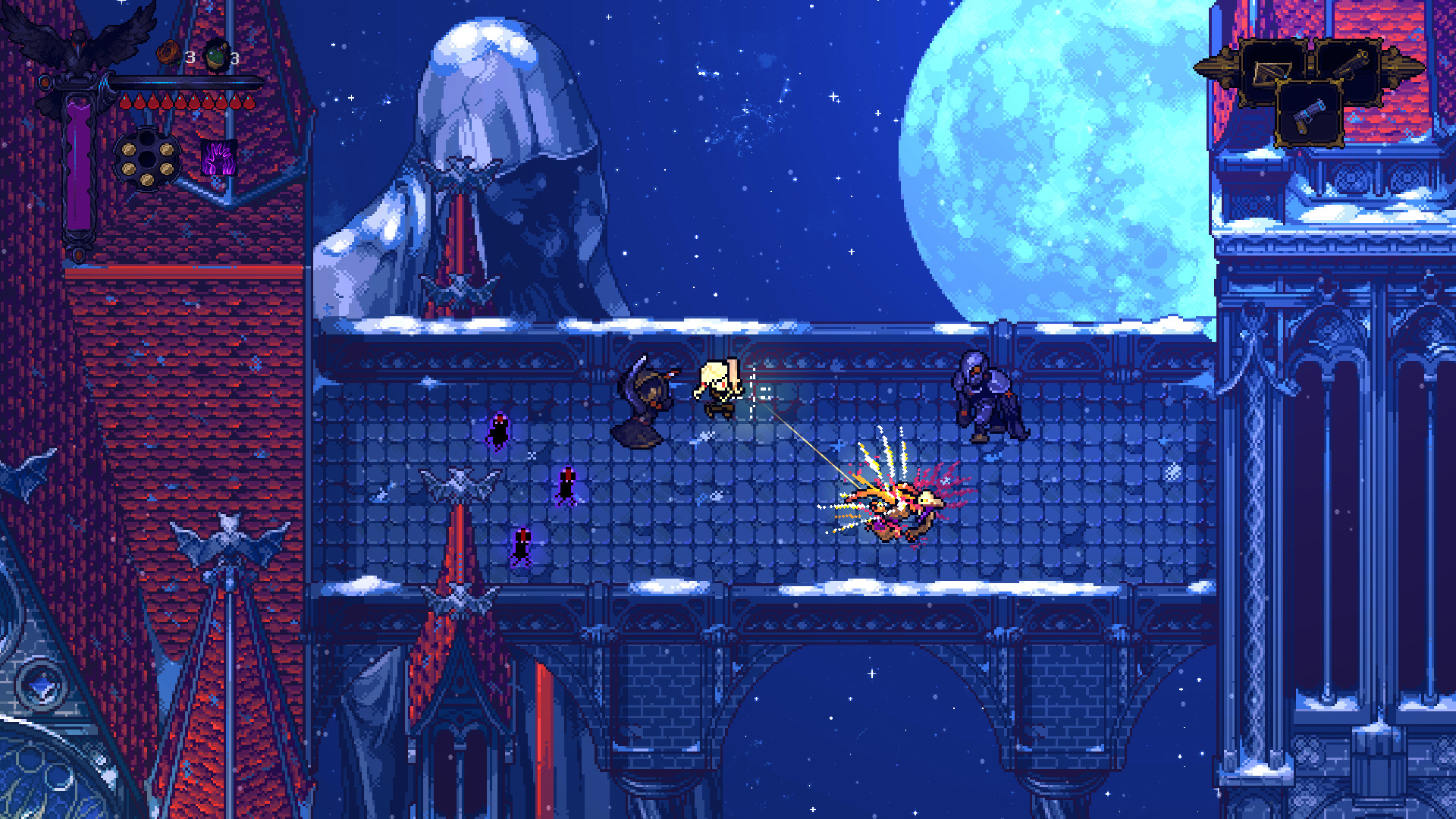The image size is (1456, 819).
Task: Click the green healing flask icon
Action: click(215, 54)
